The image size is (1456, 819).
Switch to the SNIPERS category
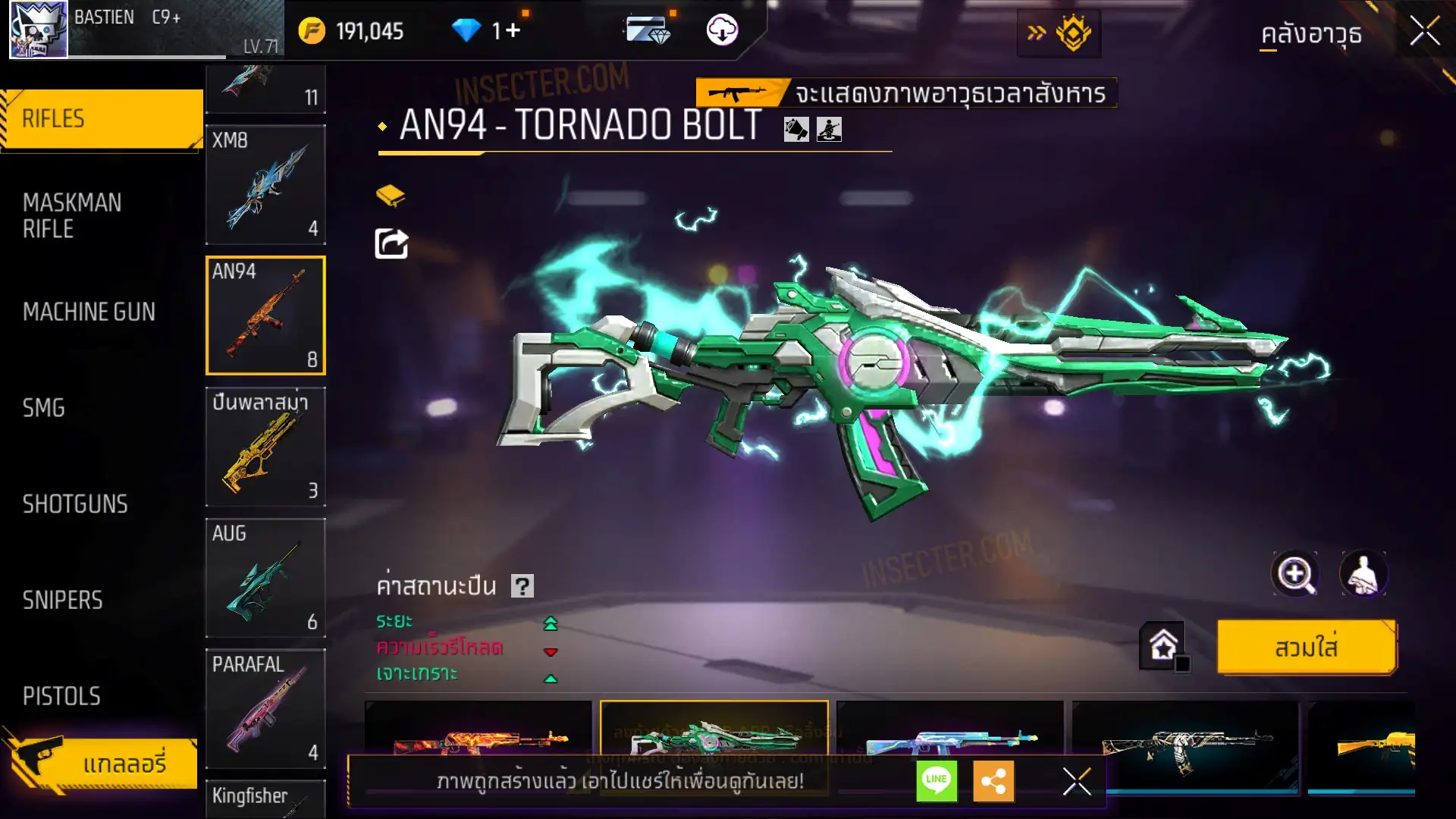click(62, 601)
